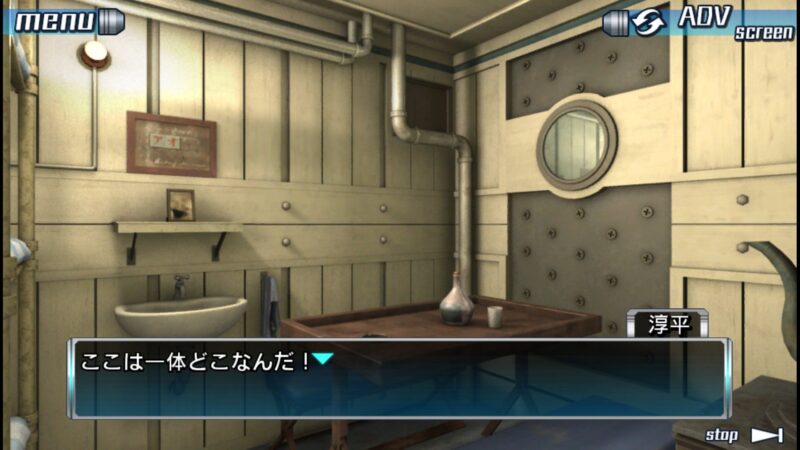Advance dialogue via the cyan arrow

pyautogui.click(x=323, y=358)
